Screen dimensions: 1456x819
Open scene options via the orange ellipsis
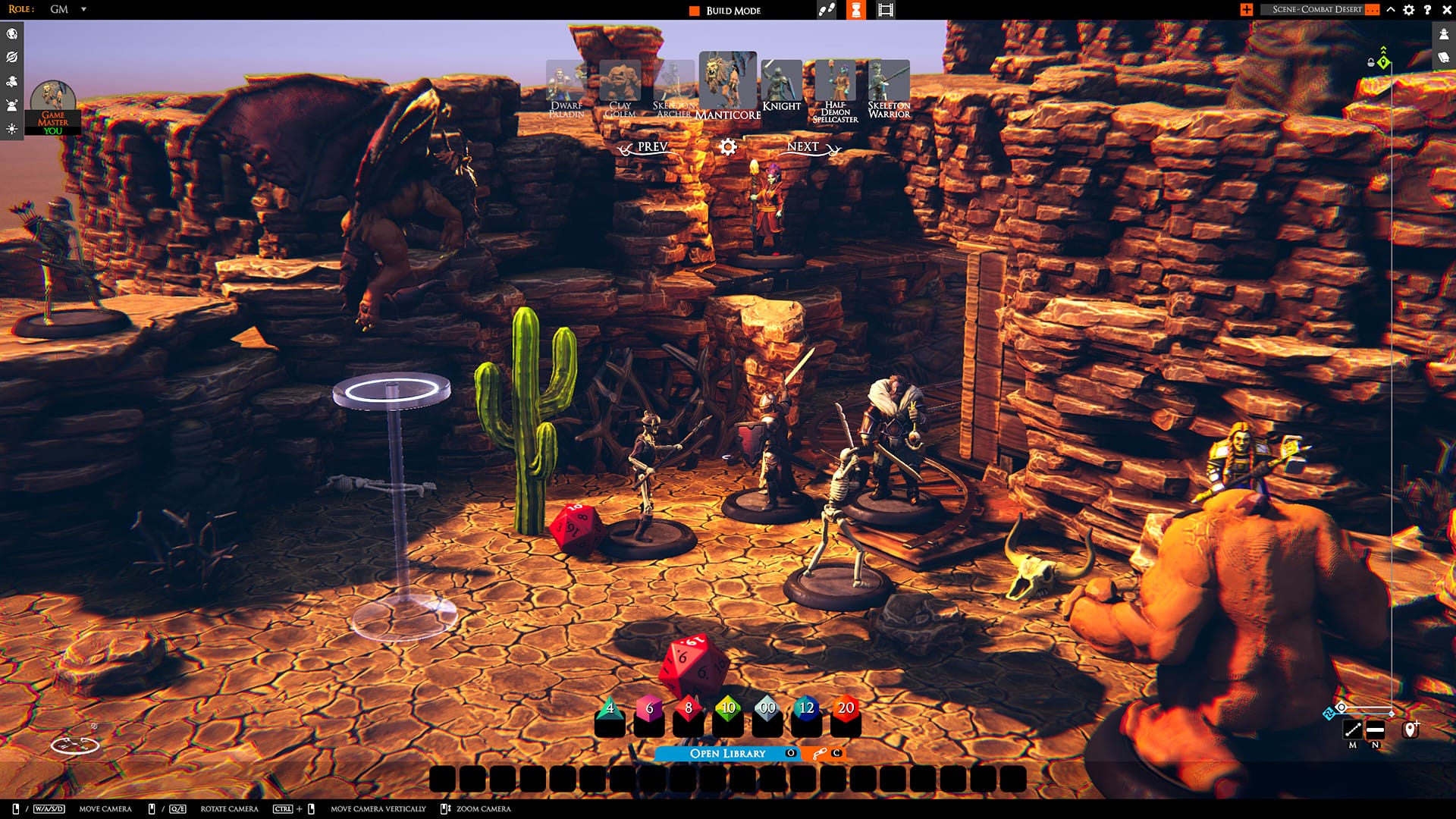point(1371,9)
